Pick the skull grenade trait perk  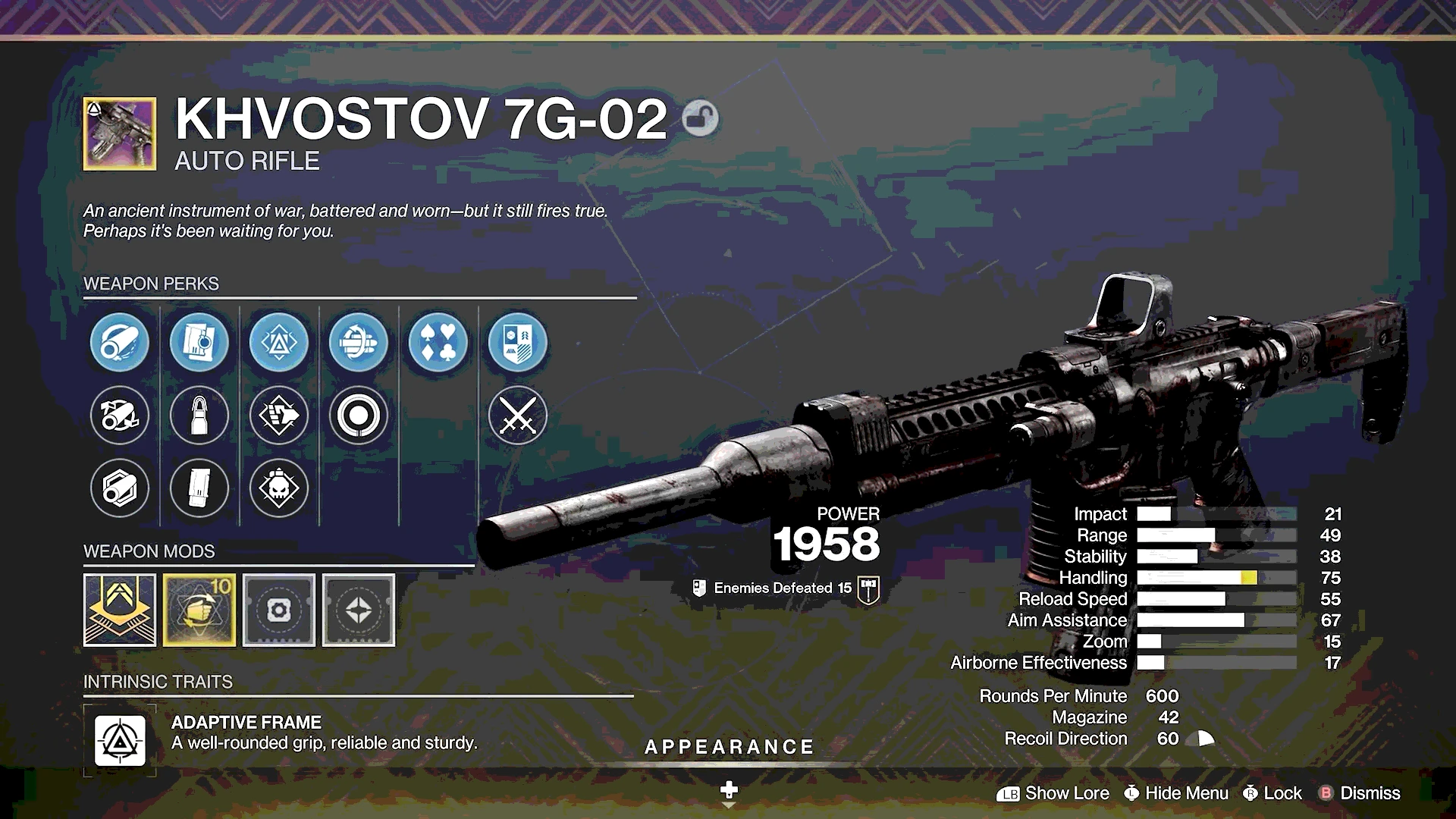point(279,488)
